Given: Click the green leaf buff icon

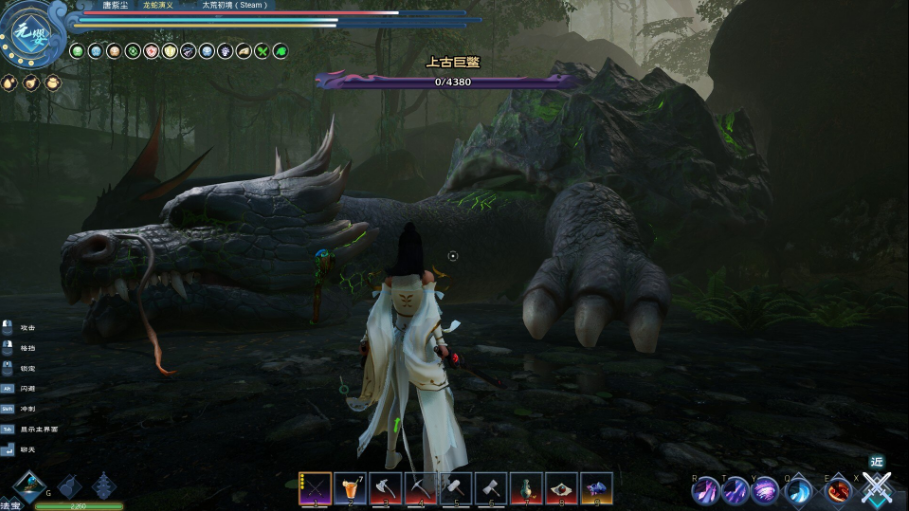Looking at the screenshot, I should coord(281,51).
